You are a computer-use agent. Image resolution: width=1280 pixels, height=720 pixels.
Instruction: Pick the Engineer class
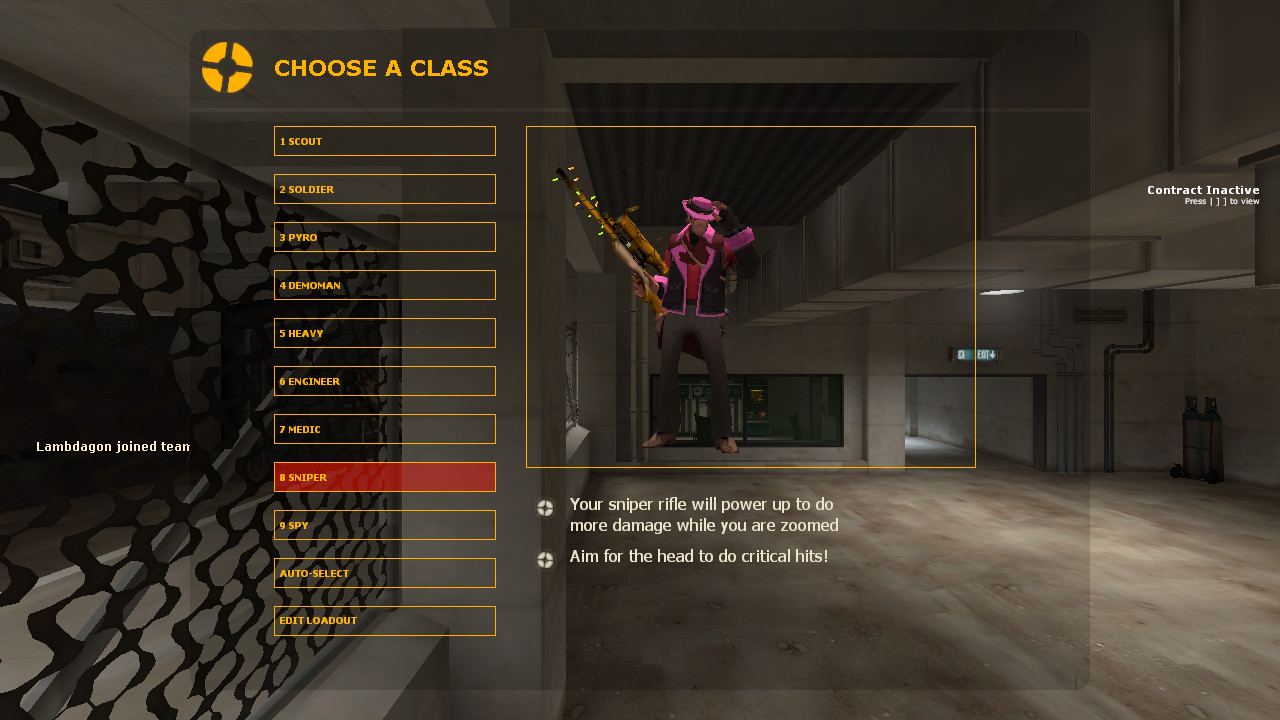[384, 380]
